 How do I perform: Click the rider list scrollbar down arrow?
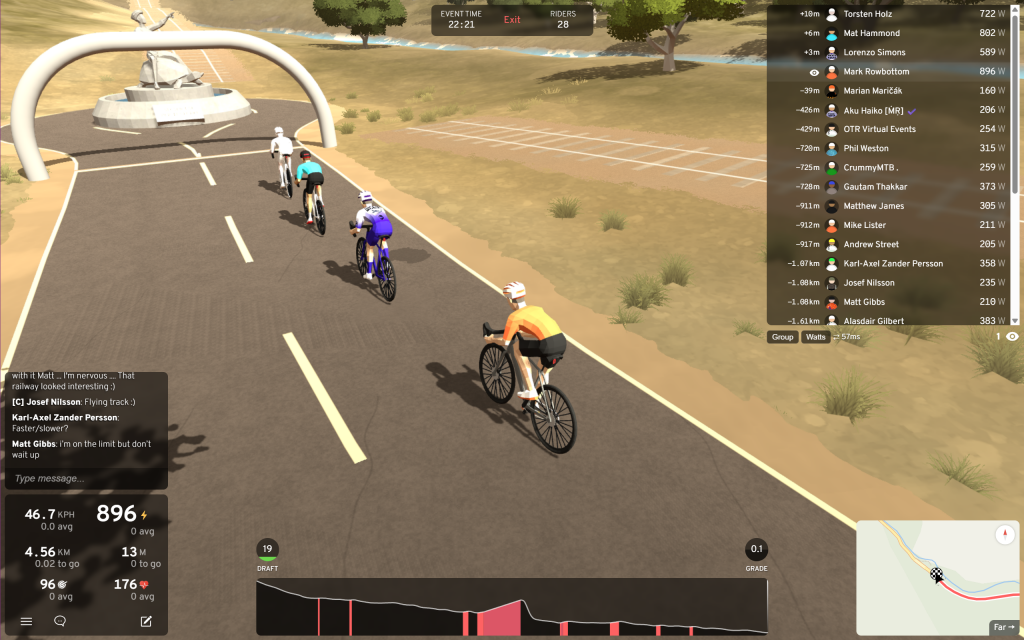pos(1016,320)
